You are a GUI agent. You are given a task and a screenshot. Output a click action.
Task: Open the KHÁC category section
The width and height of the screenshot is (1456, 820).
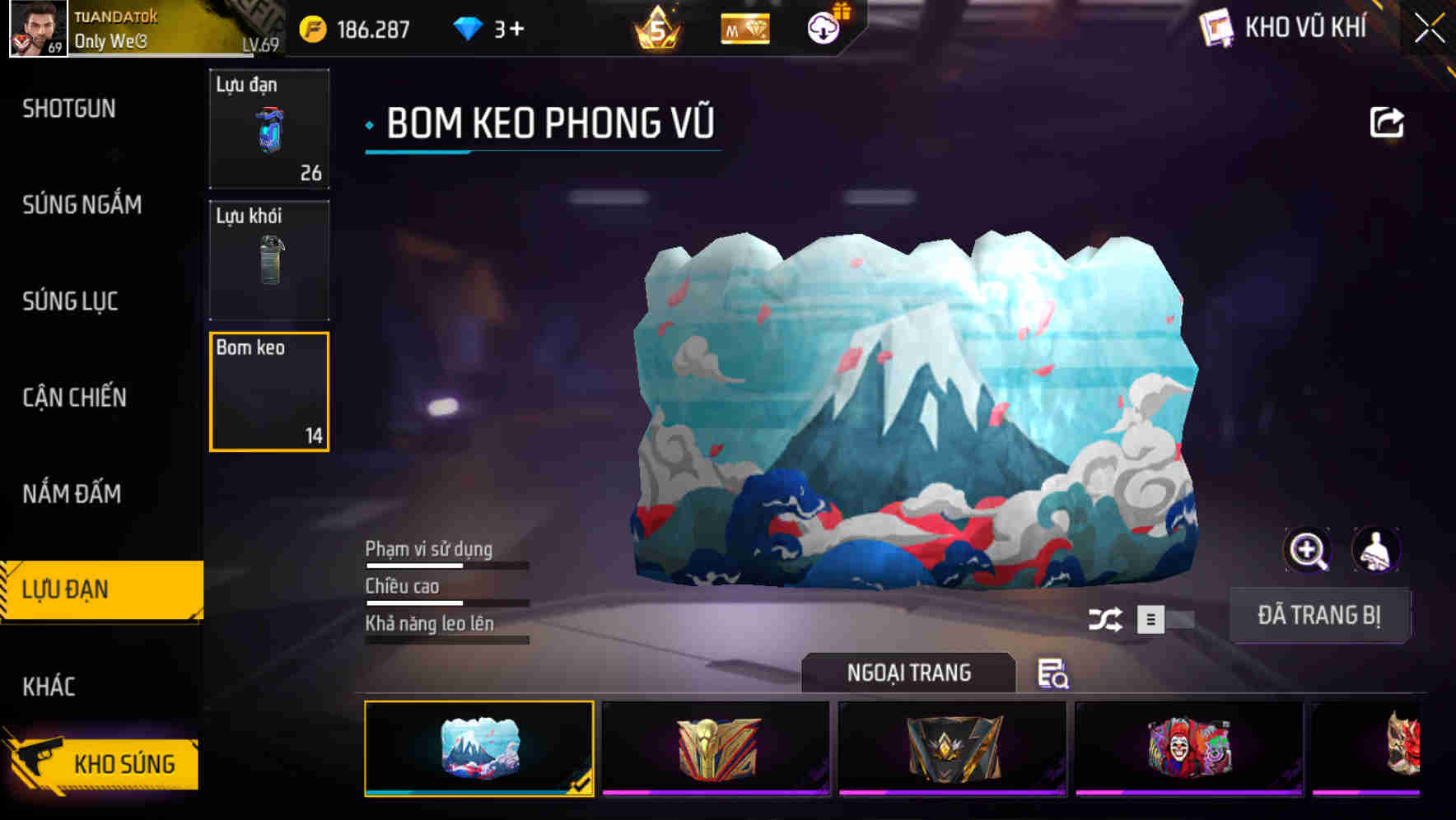49,685
